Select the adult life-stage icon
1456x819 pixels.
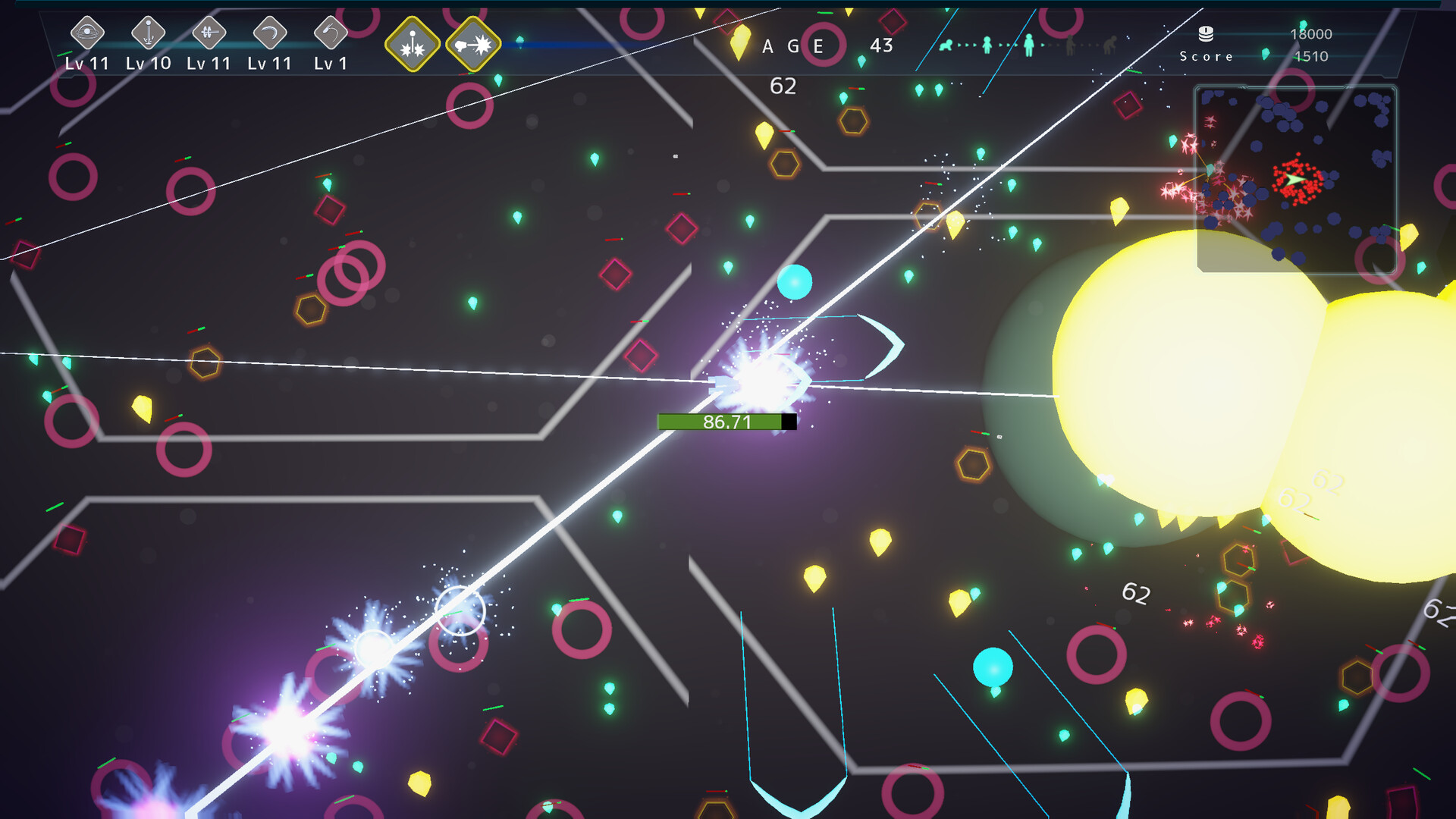1028,45
